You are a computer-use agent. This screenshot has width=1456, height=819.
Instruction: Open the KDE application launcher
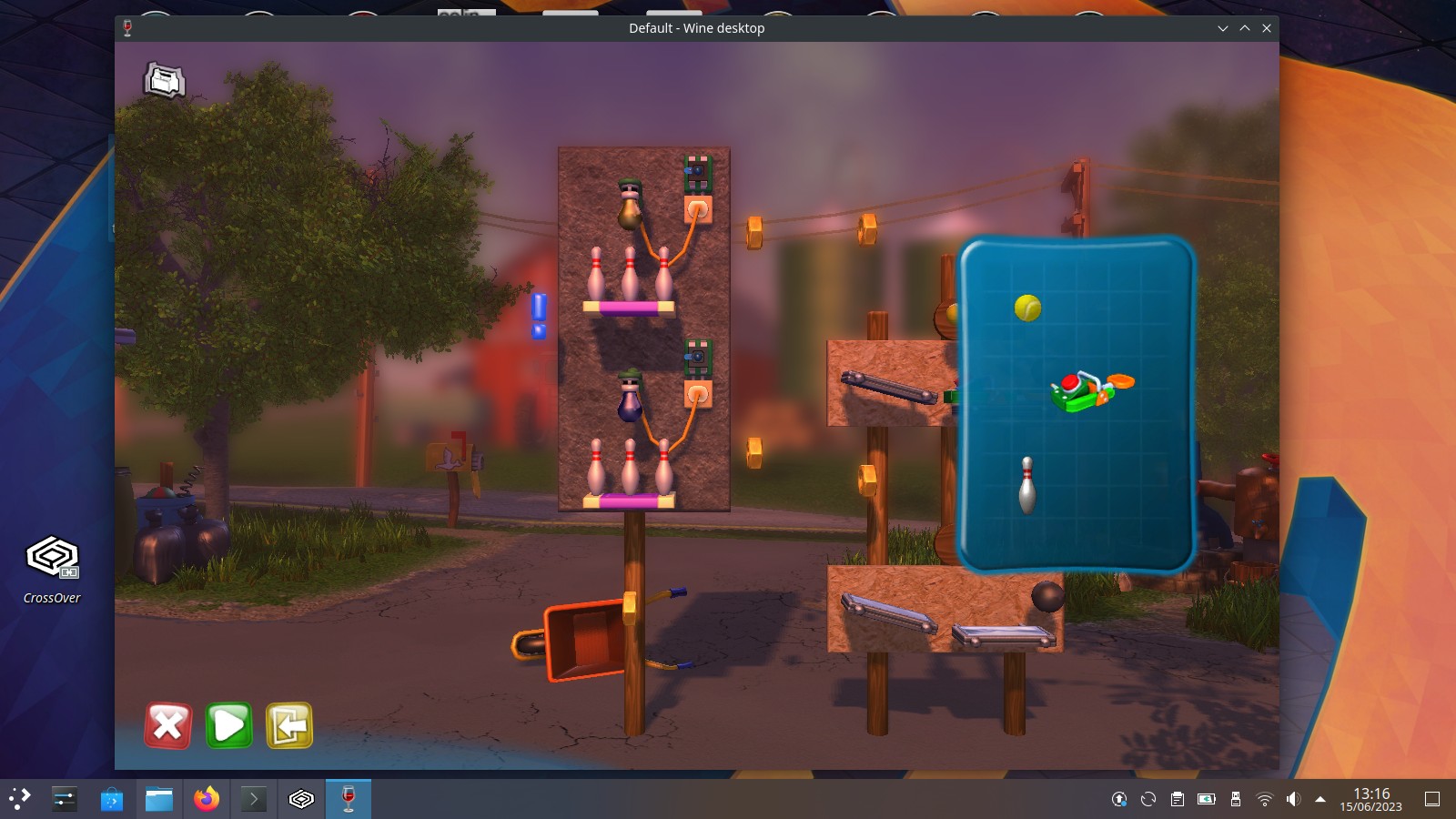click(18, 799)
